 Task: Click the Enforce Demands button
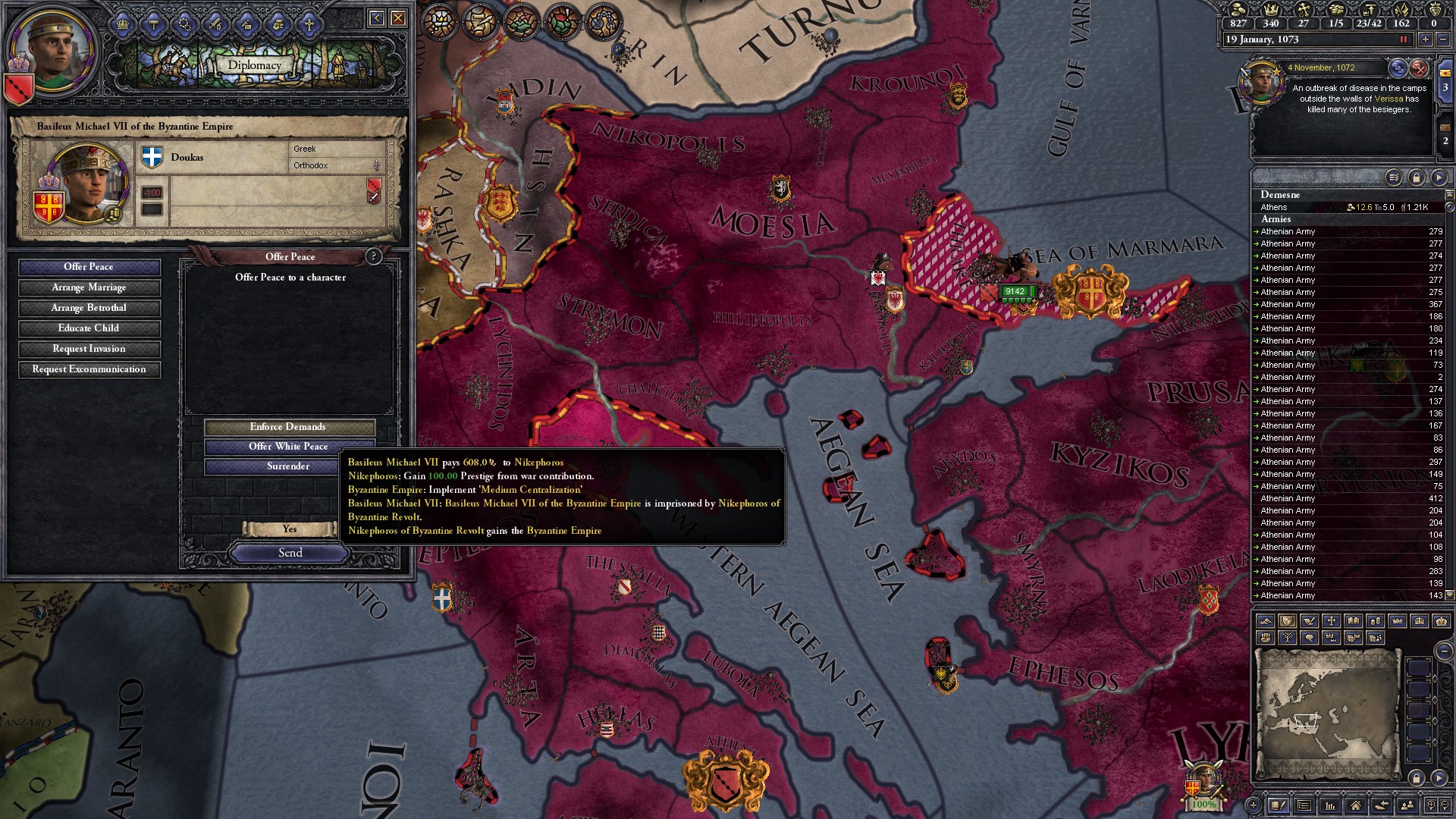[x=288, y=427]
